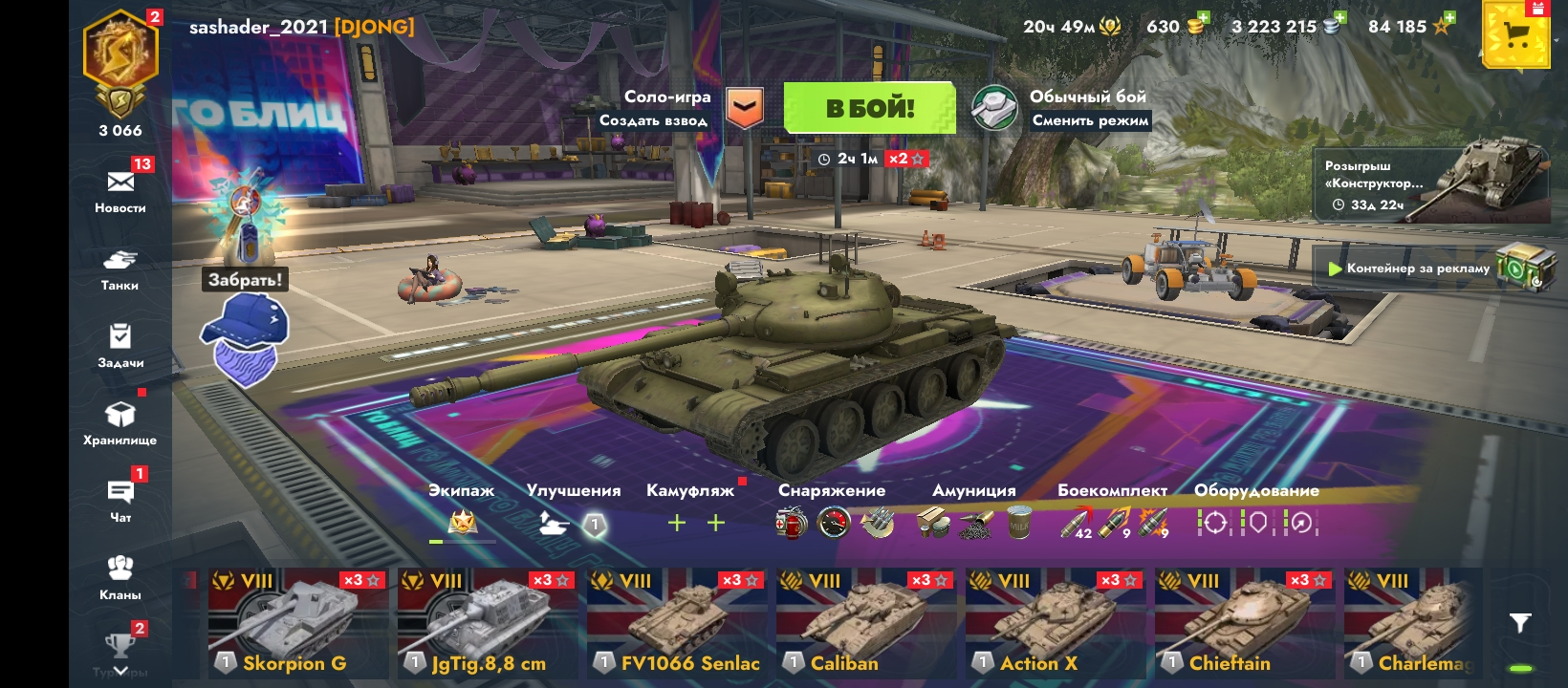1568x688 pixels.
Task: Choose the Chieftain tank card
Action: pos(1242,623)
